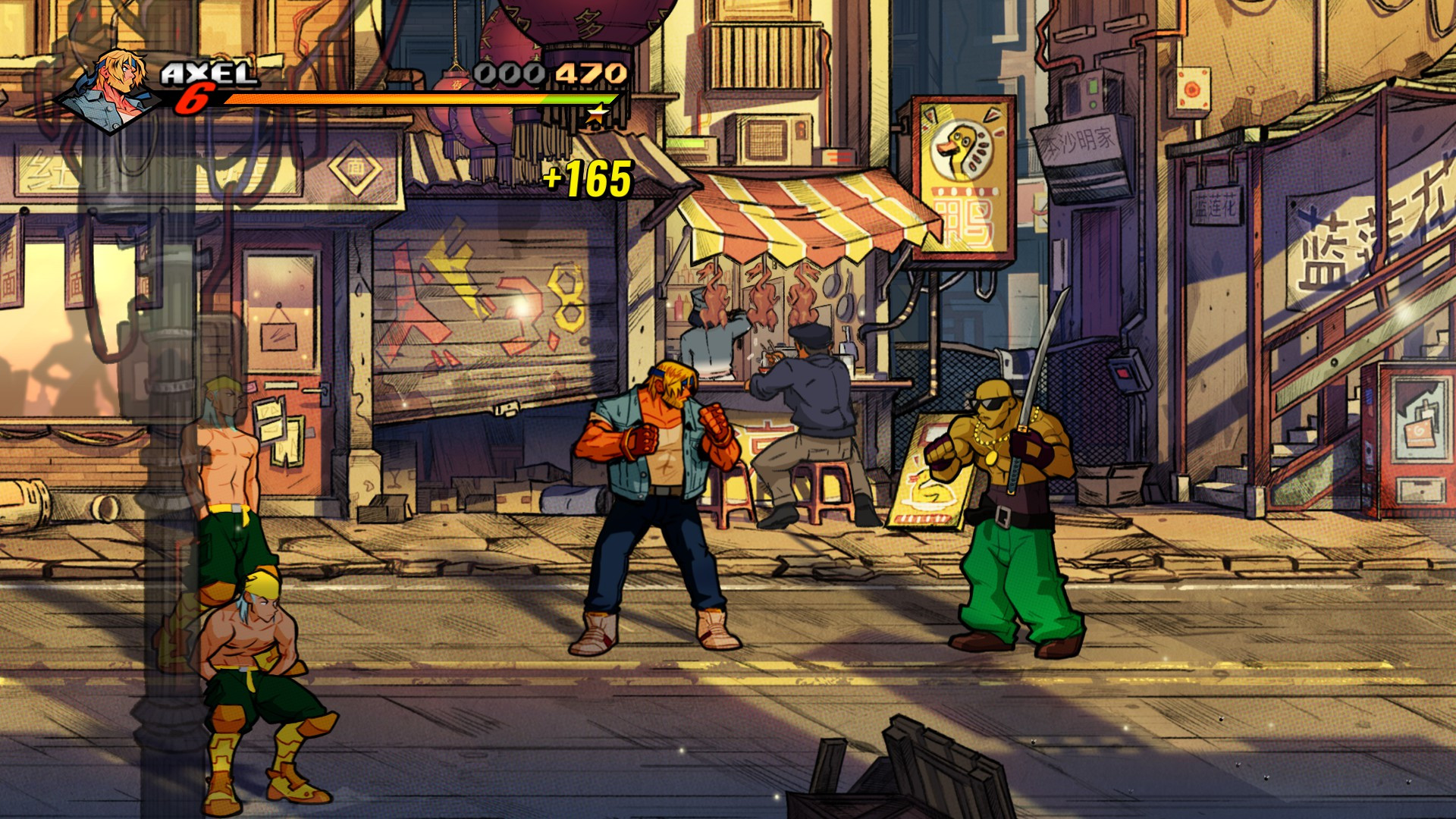Click the katana-wielding enemy Galsia
This screenshot has width=1456, height=819.
[1009, 485]
